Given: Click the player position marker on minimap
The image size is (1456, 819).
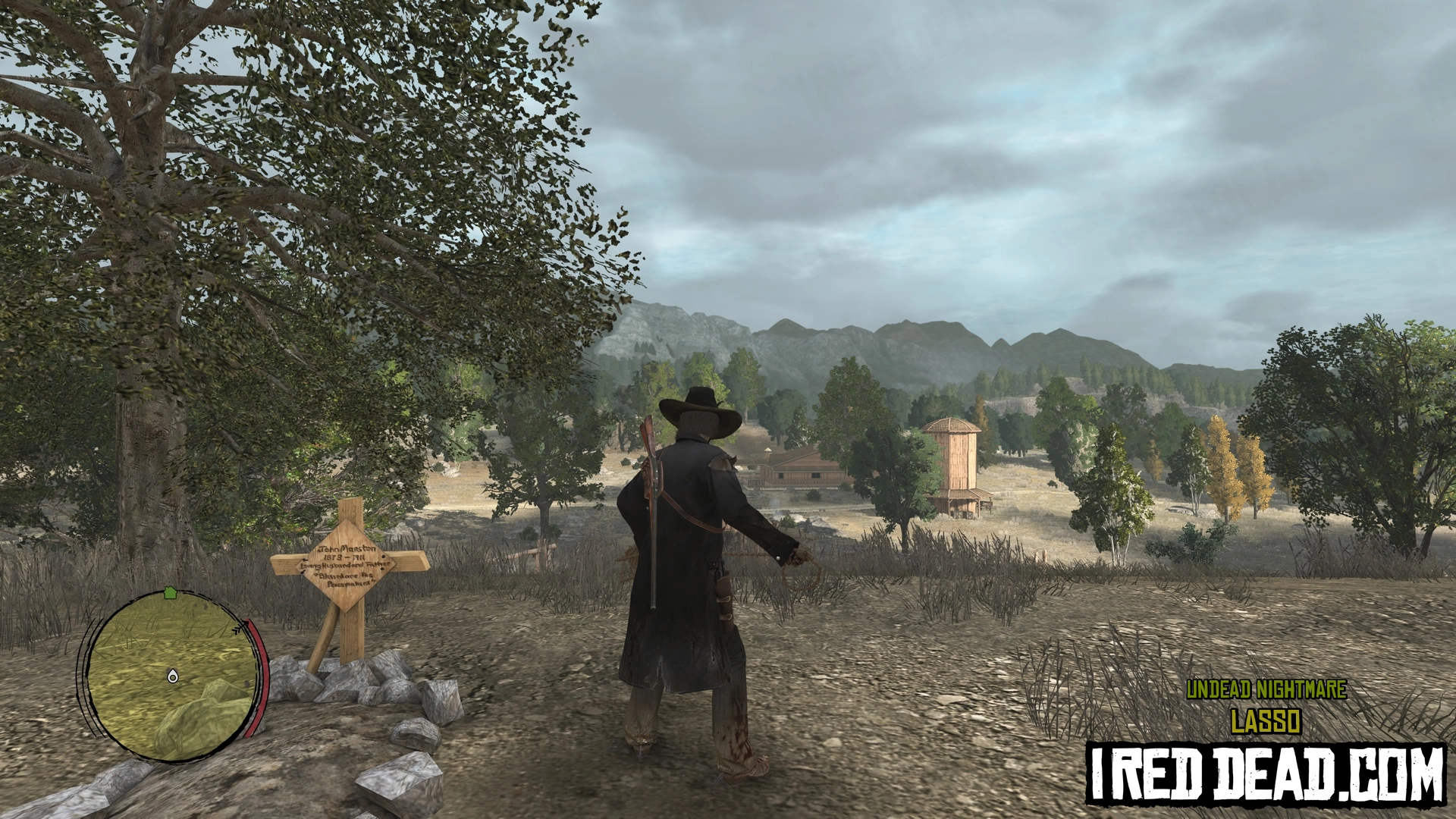Looking at the screenshot, I should coord(172,676).
